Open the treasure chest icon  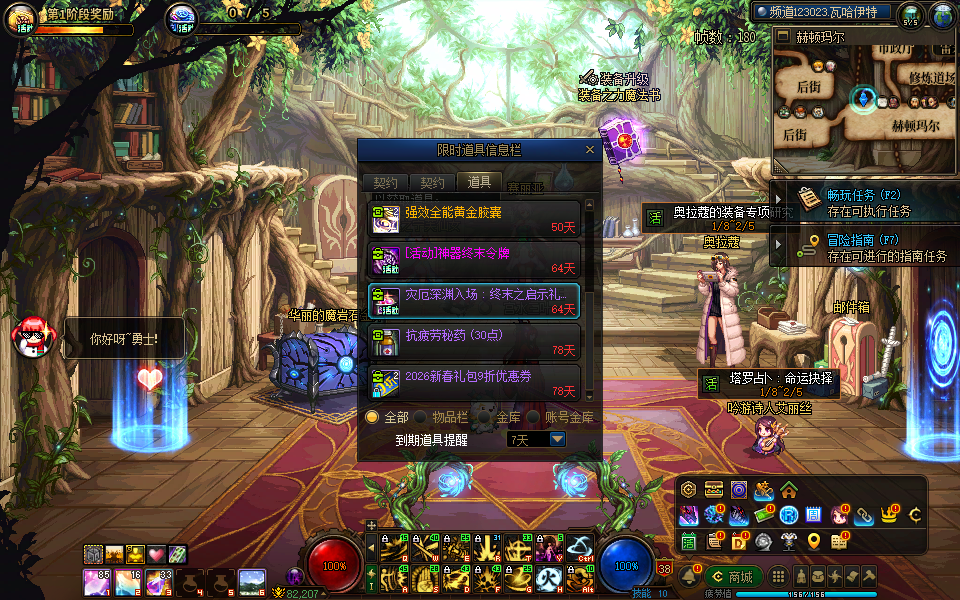tap(713, 490)
